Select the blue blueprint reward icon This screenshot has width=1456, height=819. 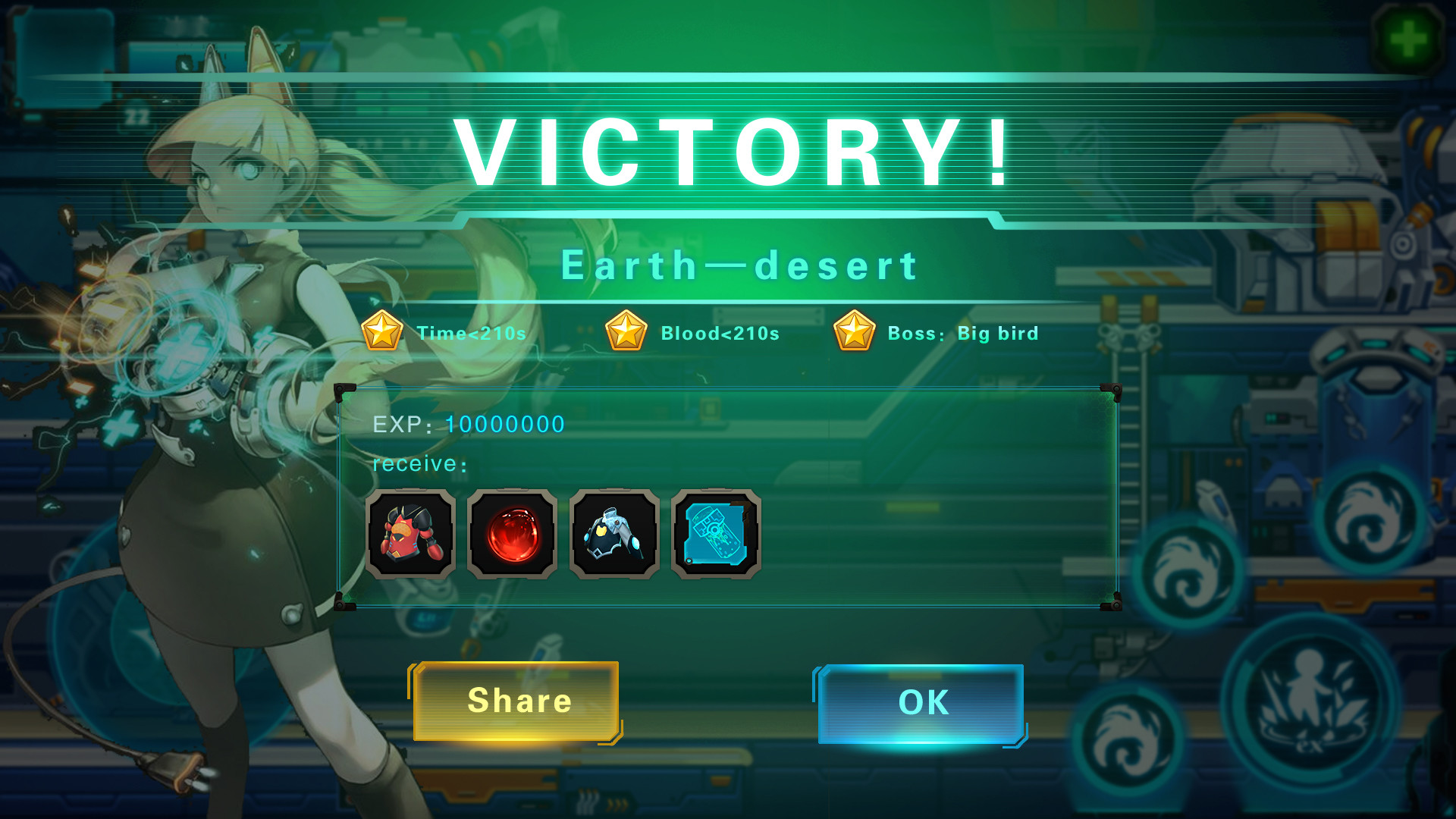(x=715, y=535)
